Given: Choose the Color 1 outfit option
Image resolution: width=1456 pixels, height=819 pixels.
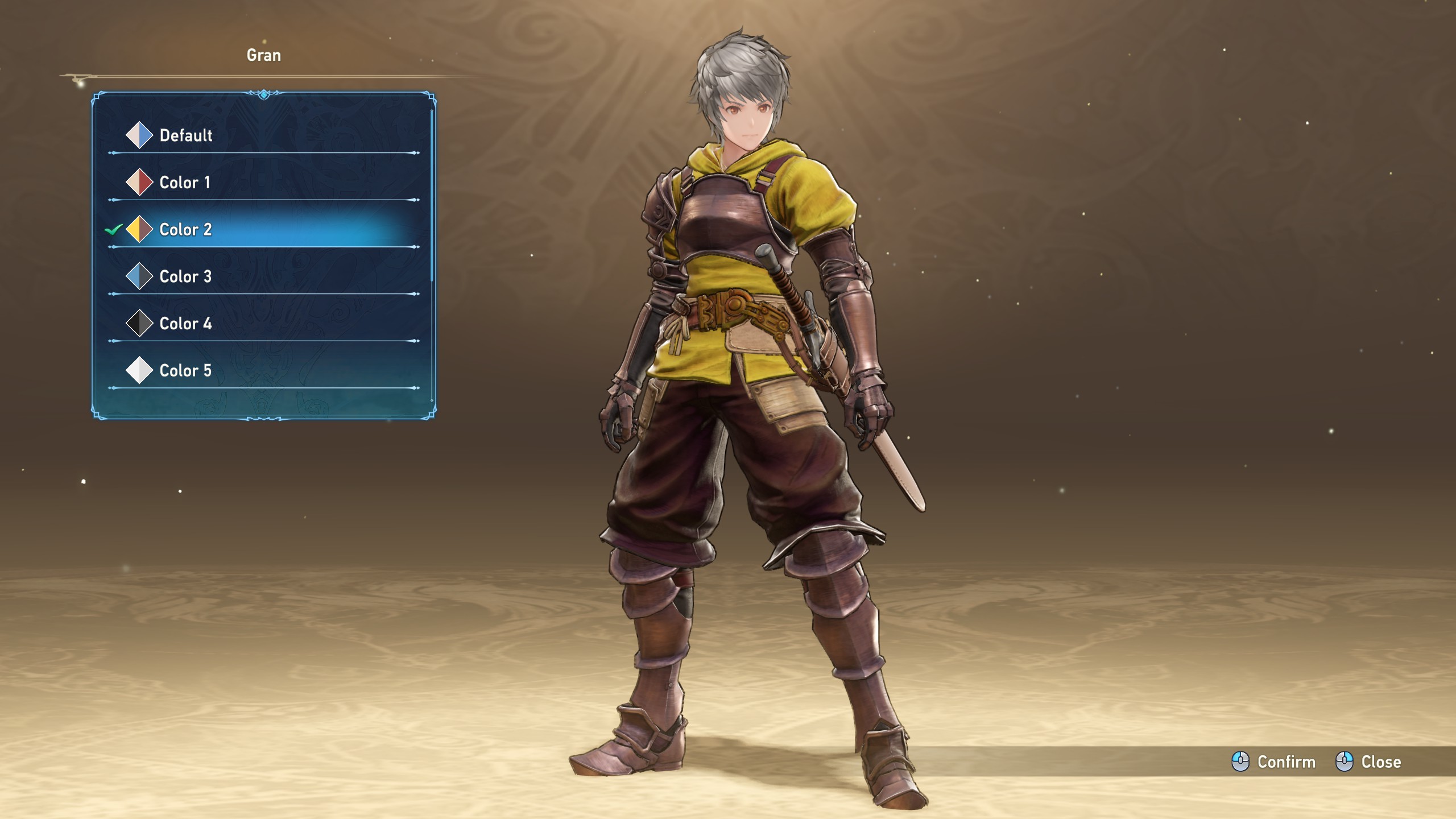Looking at the screenshot, I should (184, 183).
